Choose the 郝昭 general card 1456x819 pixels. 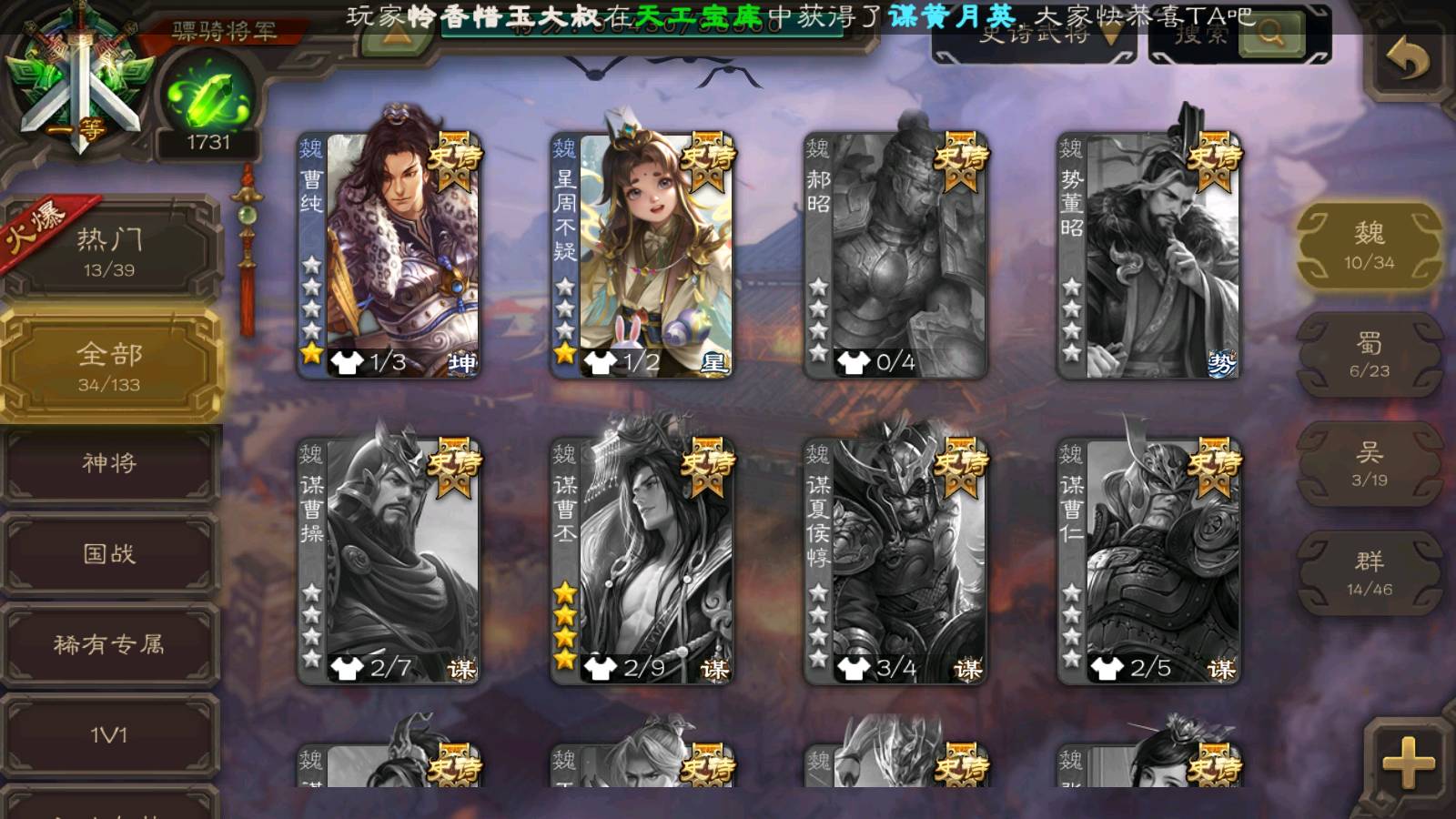click(895, 255)
